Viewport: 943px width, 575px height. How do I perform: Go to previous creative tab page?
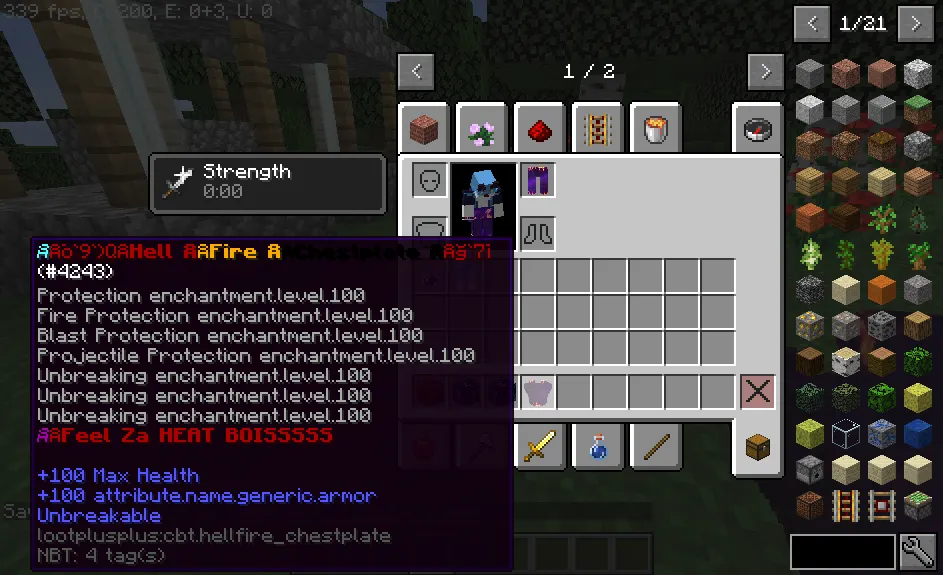point(416,72)
